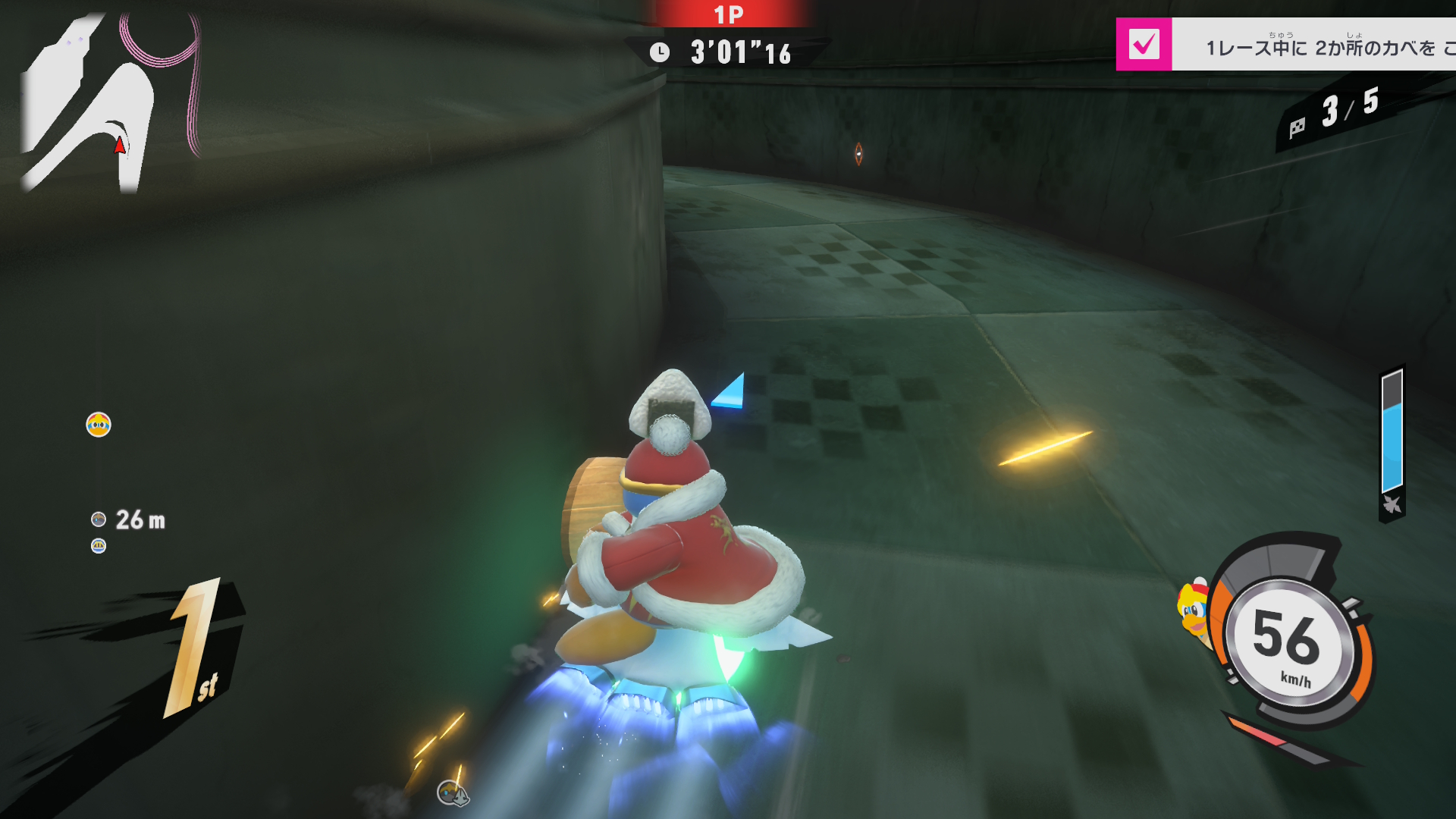Screen dimensions: 1456x819
Task: Toggle the pink mission checkmark box
Action: (x=1144, y=44)
